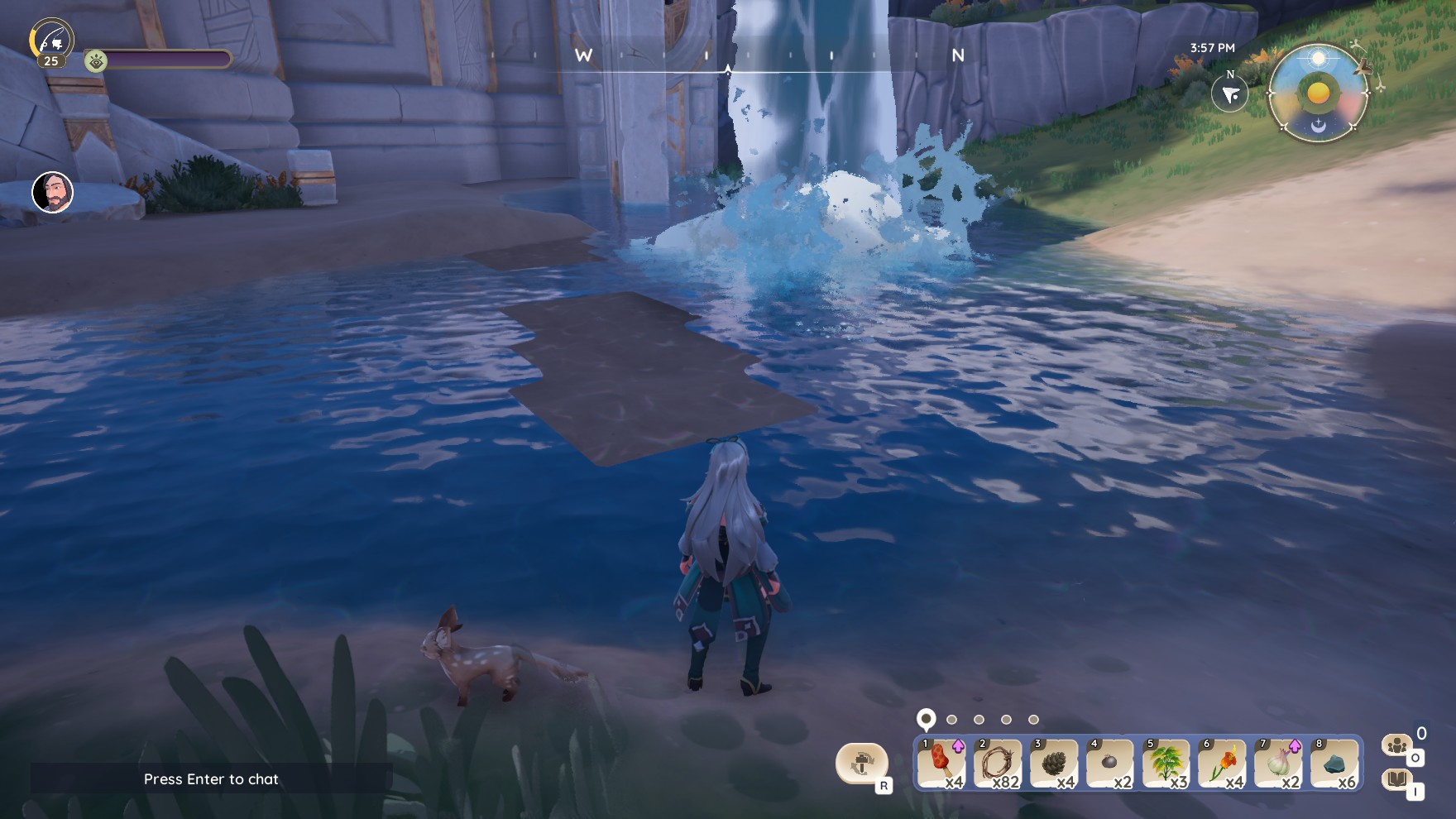
Task: Choose the garlic bulb hotbar slot
Action: pos(1278,763)
